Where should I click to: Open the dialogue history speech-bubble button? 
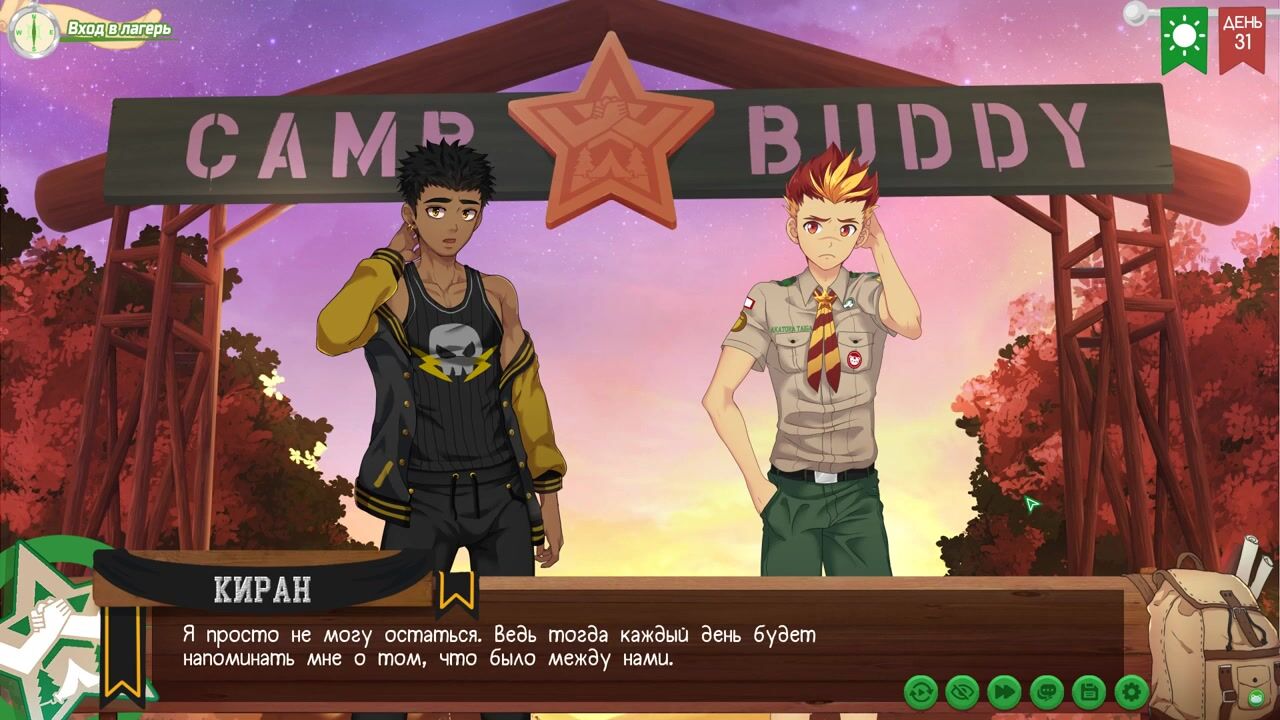1047,691
